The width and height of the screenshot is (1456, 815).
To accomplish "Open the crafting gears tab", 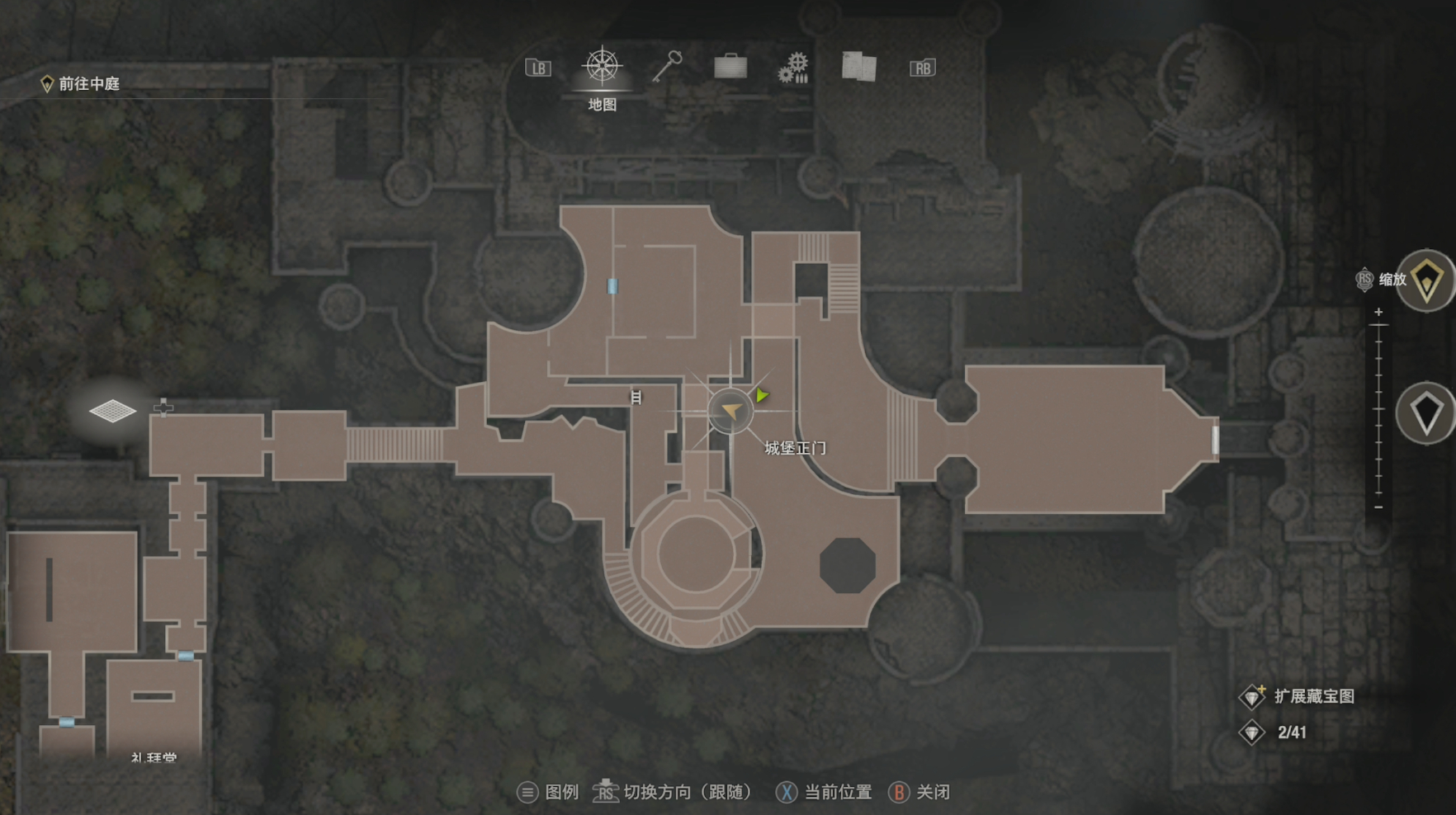I will click(x=793, y=68).
